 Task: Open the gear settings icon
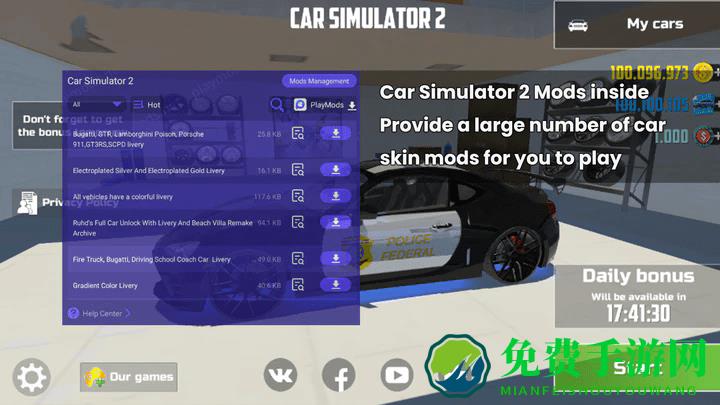[31, 377]
